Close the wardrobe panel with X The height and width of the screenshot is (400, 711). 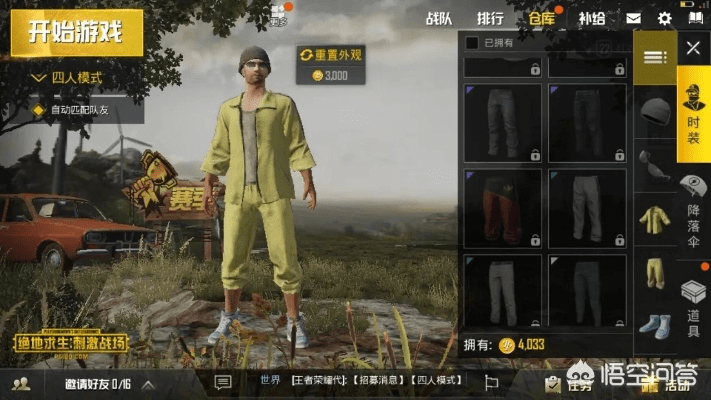pos(692,47)
